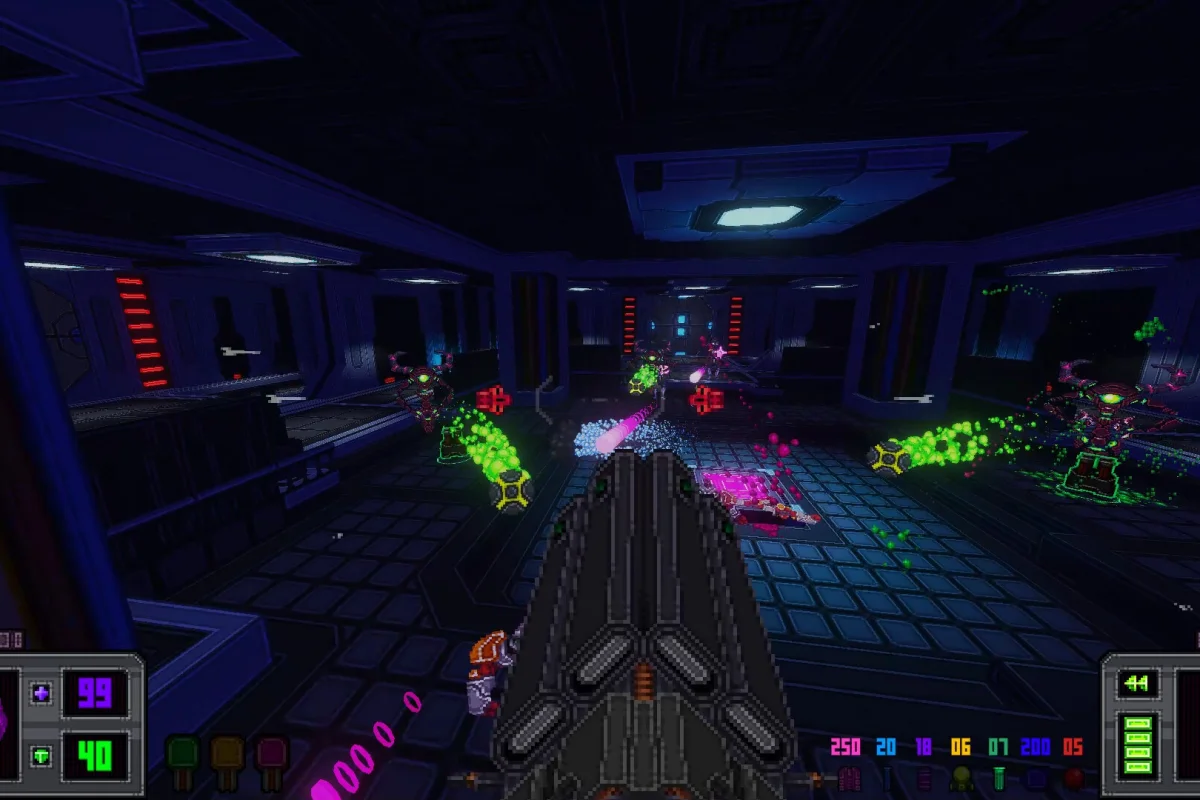Choose the purple energy cell ammo icon
Viewport: 1200px width, 800px height.
coord(922,778)
